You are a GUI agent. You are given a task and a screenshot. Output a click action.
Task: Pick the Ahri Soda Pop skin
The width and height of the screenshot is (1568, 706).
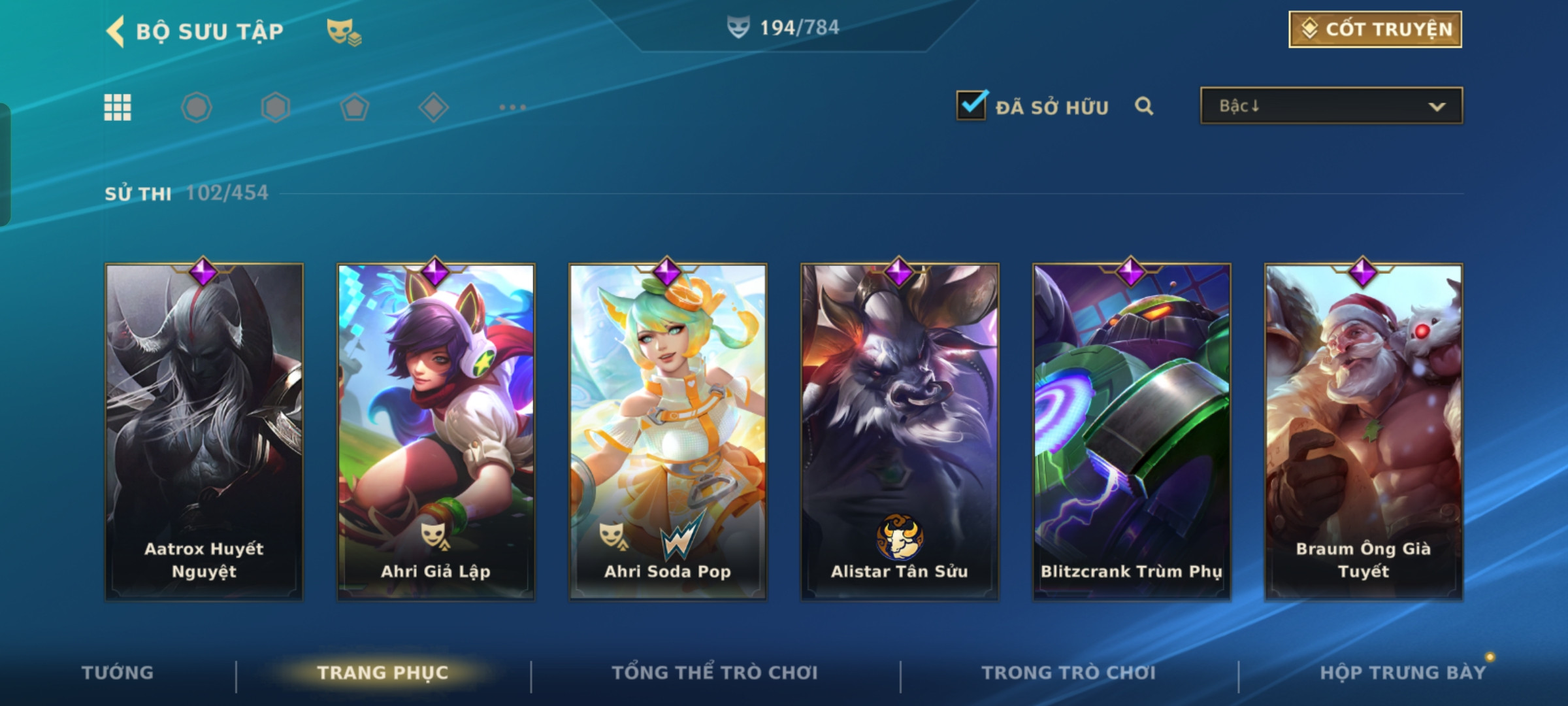pos(668,431)
